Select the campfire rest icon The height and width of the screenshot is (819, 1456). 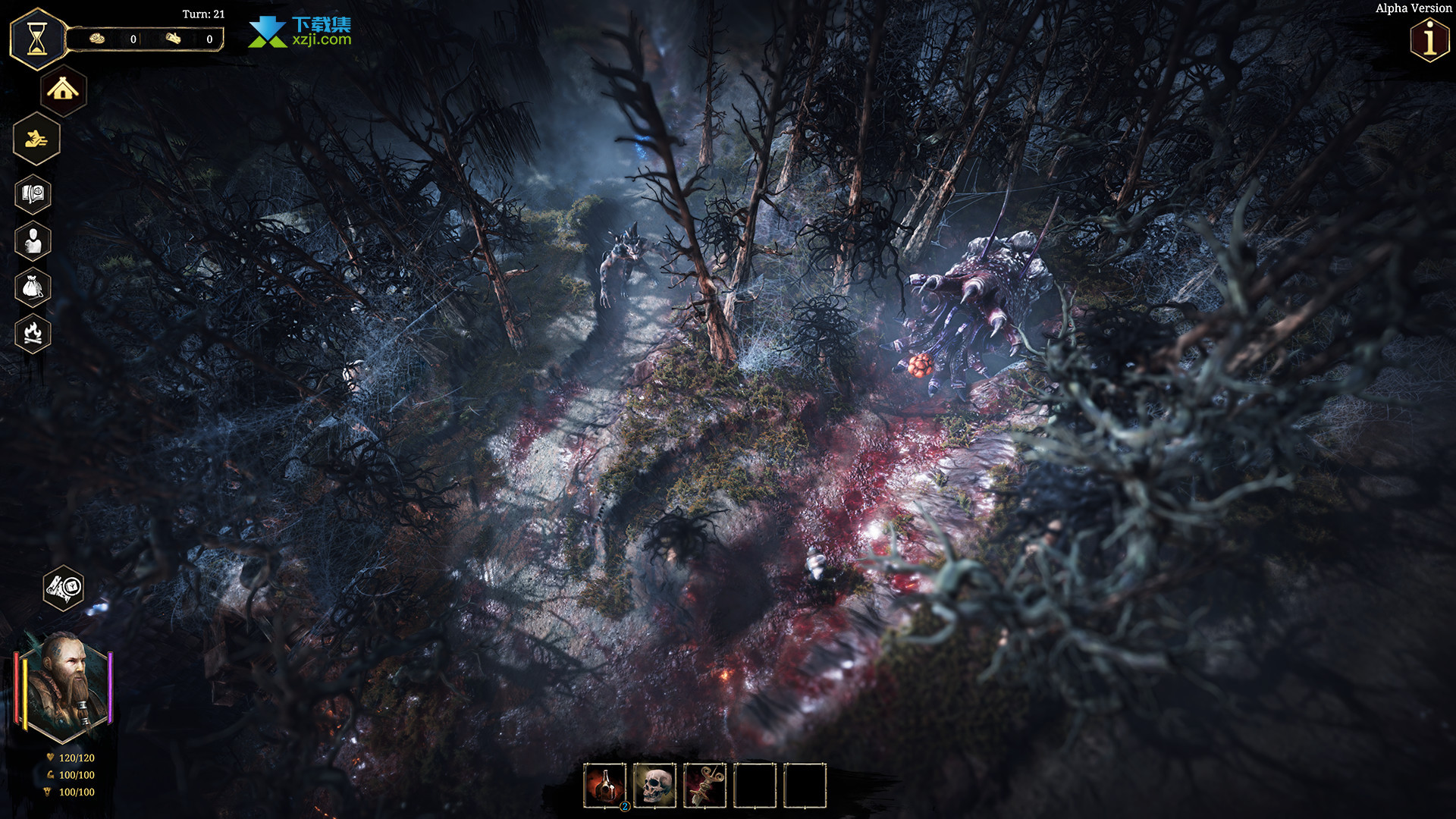tap(33, 334)
